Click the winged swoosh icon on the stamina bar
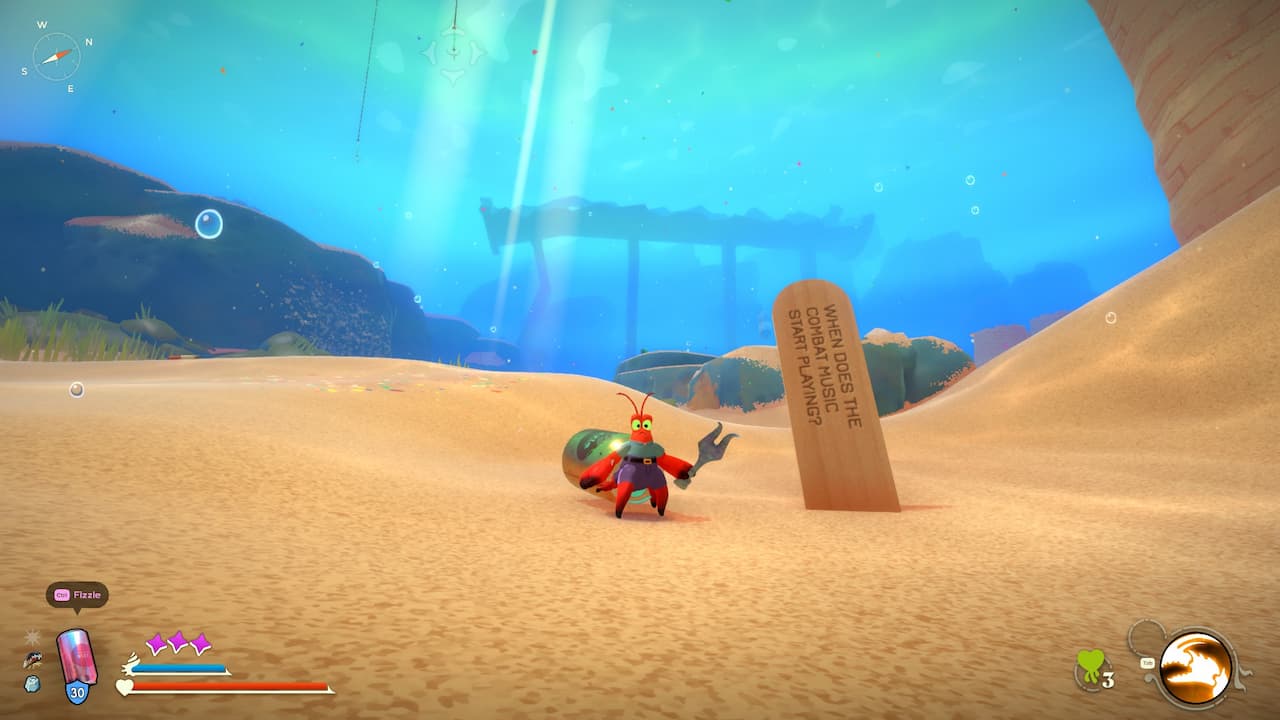The image size is (1280, 720). point(130,662)
